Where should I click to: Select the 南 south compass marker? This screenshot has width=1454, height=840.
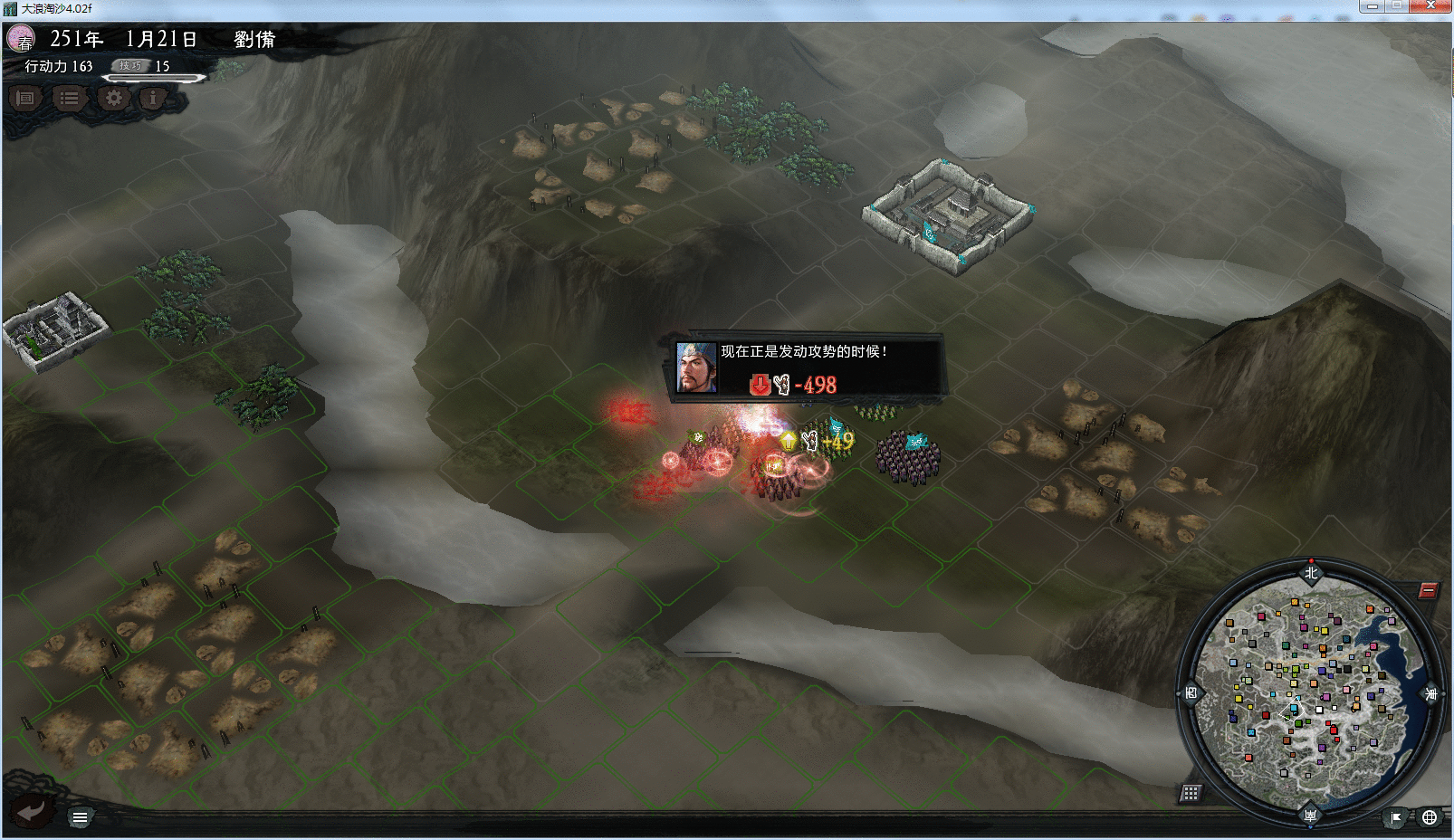1310,815
